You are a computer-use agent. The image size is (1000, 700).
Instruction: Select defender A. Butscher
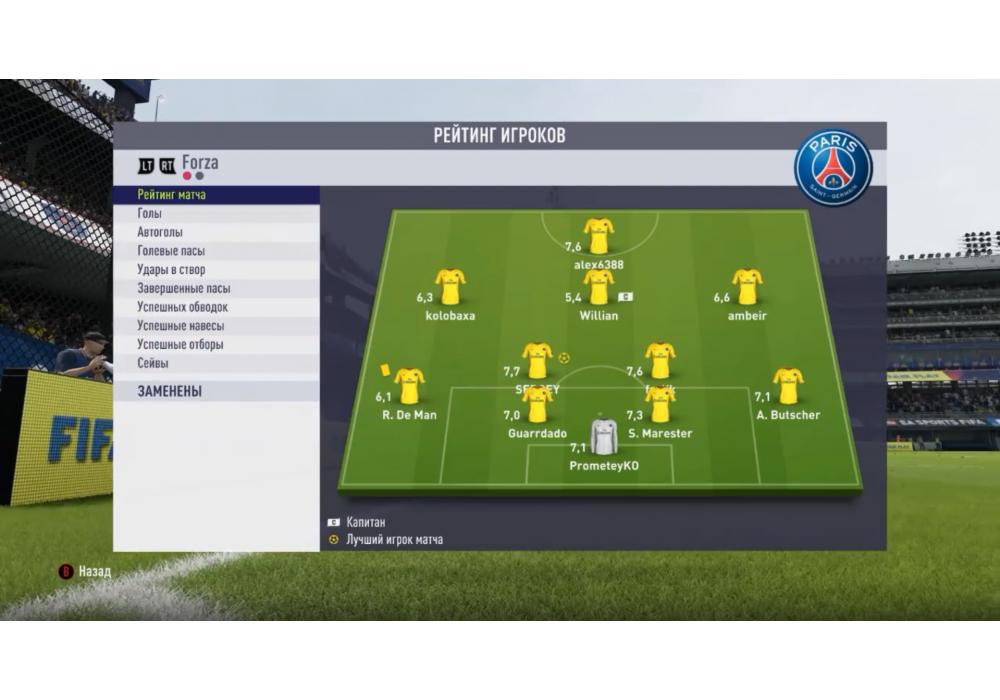(x=788, y=386)
